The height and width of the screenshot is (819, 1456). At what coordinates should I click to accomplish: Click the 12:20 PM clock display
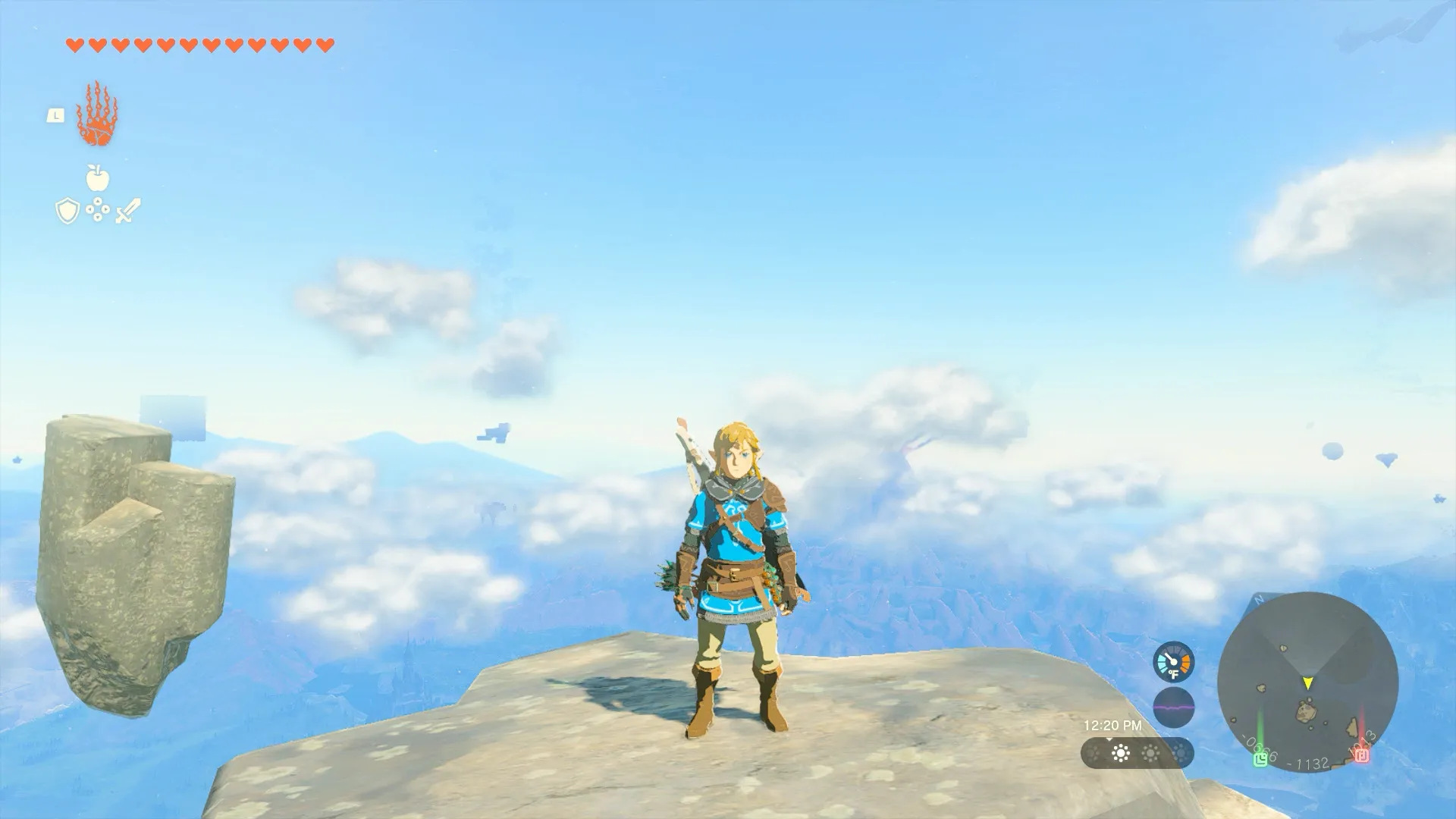point(1114,725)
